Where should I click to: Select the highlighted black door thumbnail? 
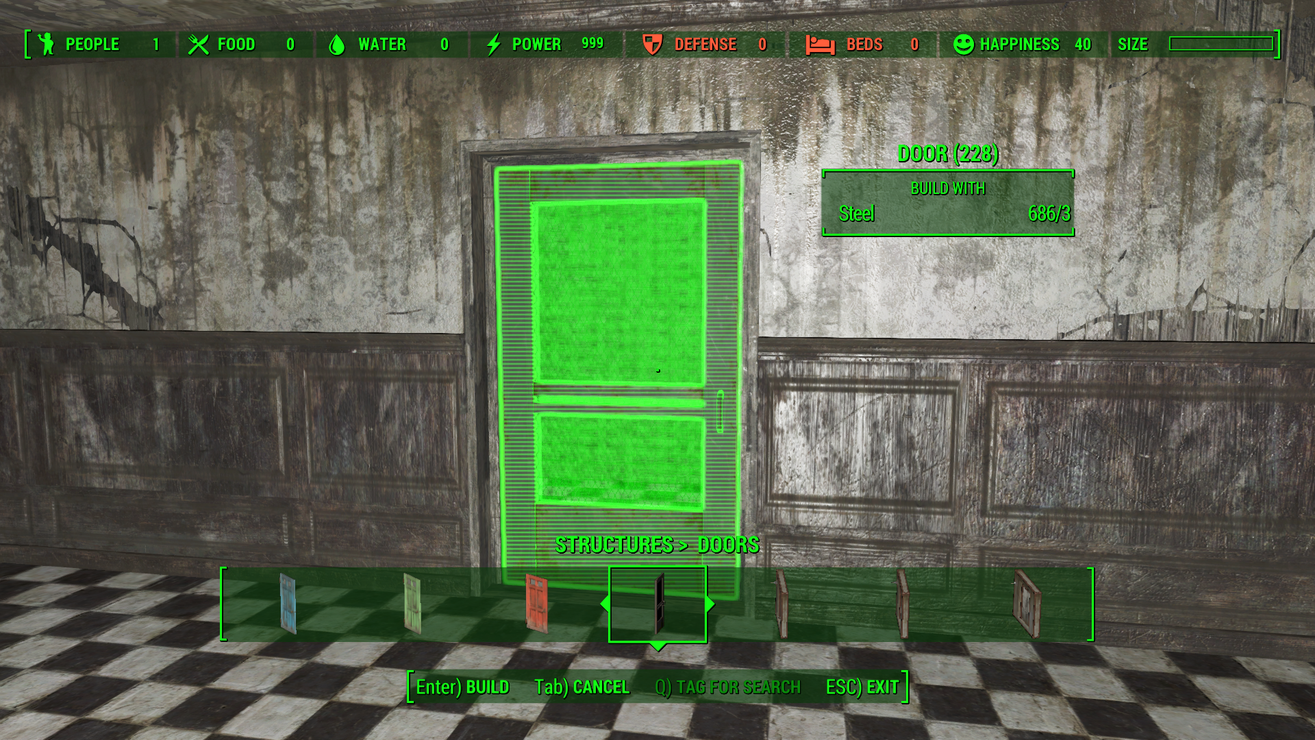(658, 603)
